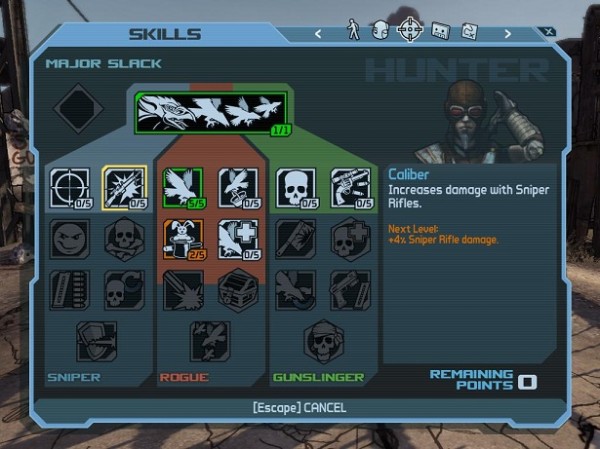600x449 pixels.
Task: Select the empty diamond class mod slot
Action: pyautogui.click(x=78, y=107)
